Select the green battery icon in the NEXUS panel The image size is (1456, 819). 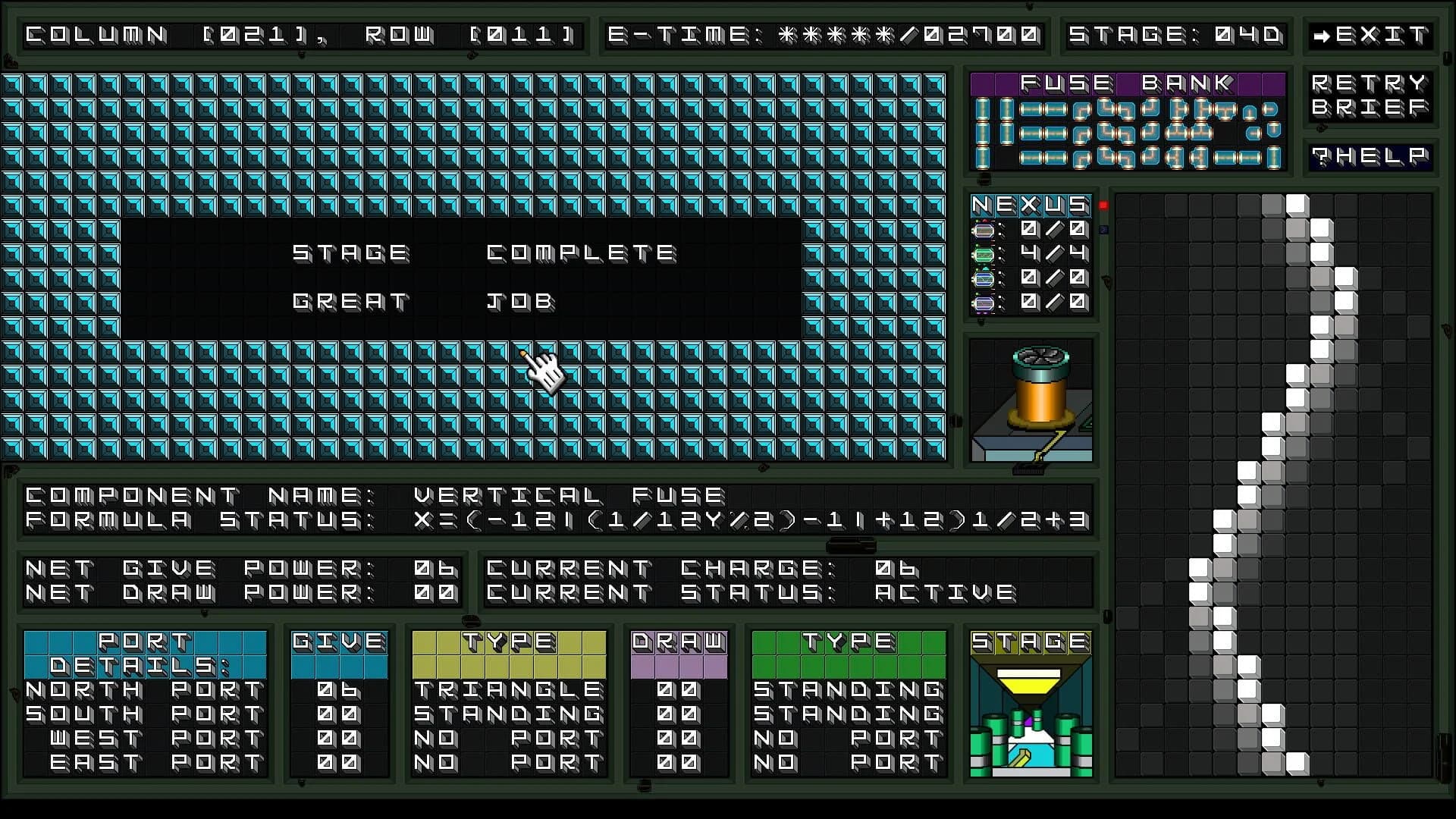tap(984, 254)
